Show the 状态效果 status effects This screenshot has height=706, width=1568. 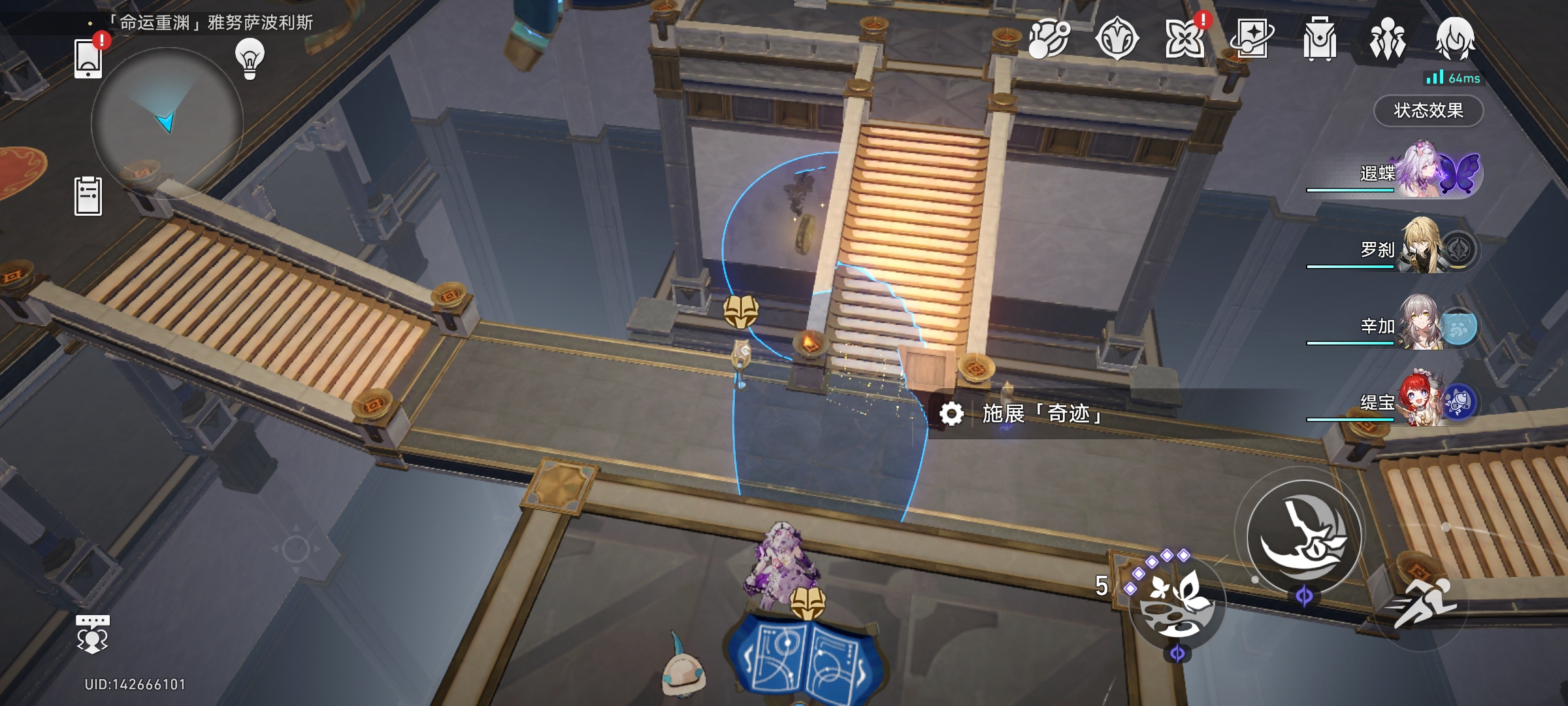pos(1428,110)
